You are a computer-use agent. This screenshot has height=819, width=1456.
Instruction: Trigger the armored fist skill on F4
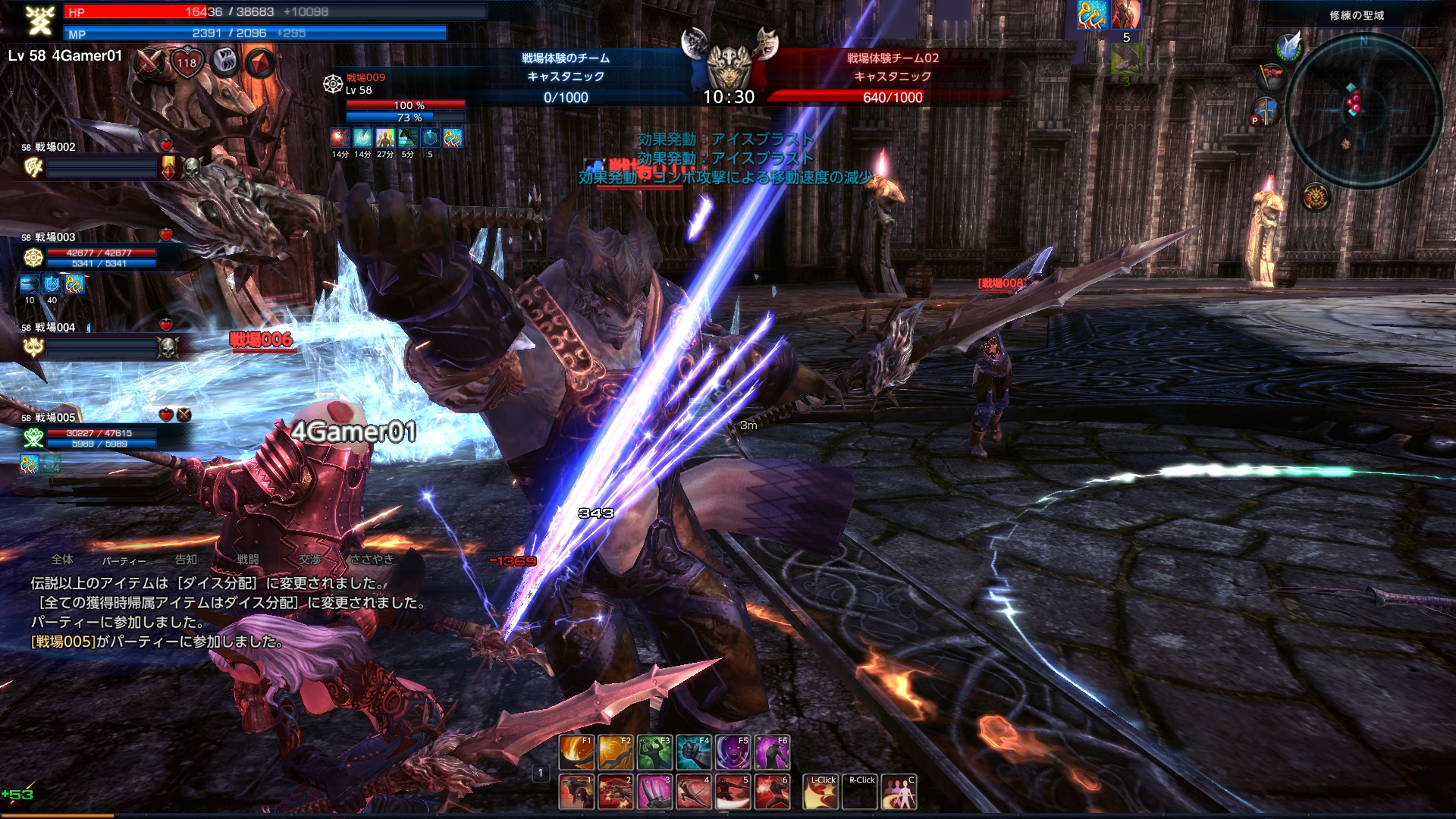pyautogui.click(x=694, y=752)
